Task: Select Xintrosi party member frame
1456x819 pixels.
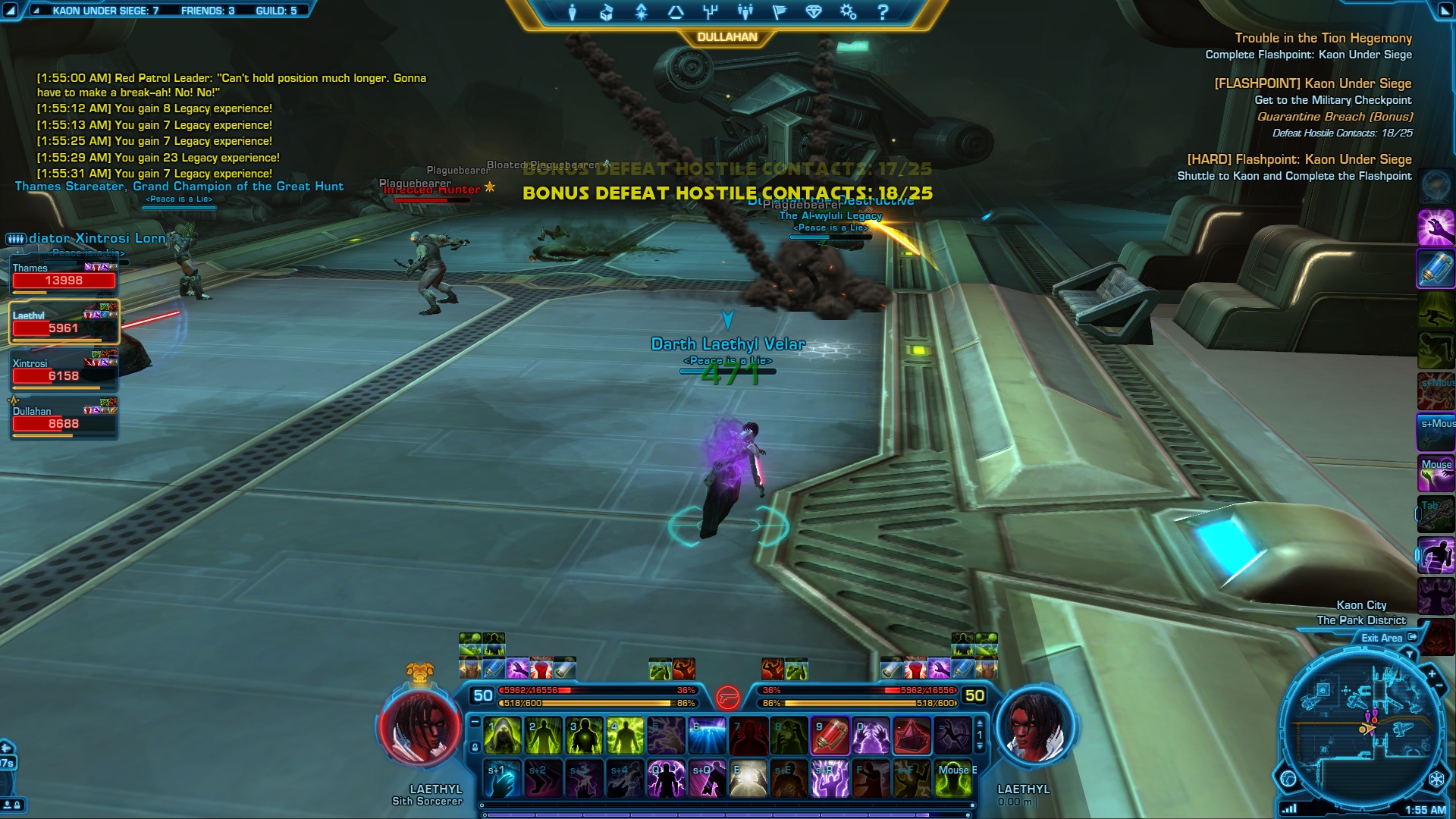Action: 64,372
